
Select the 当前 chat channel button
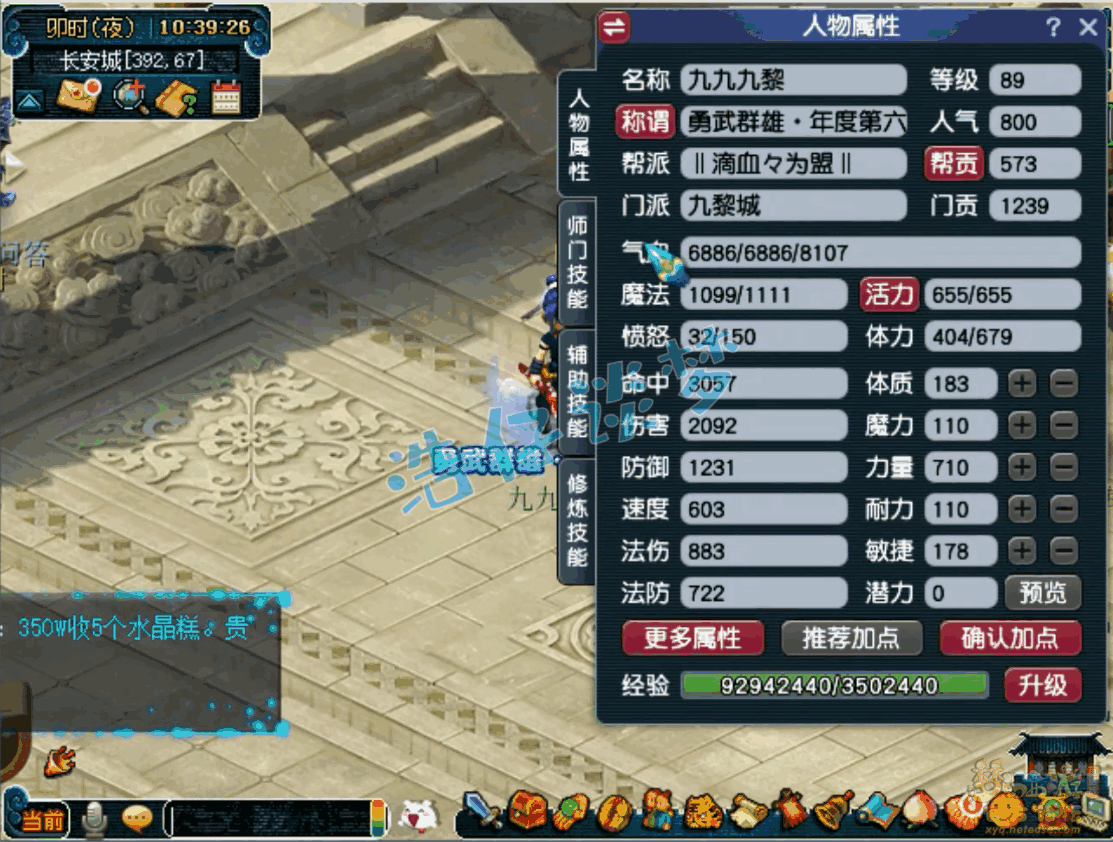tap(42, 820)
